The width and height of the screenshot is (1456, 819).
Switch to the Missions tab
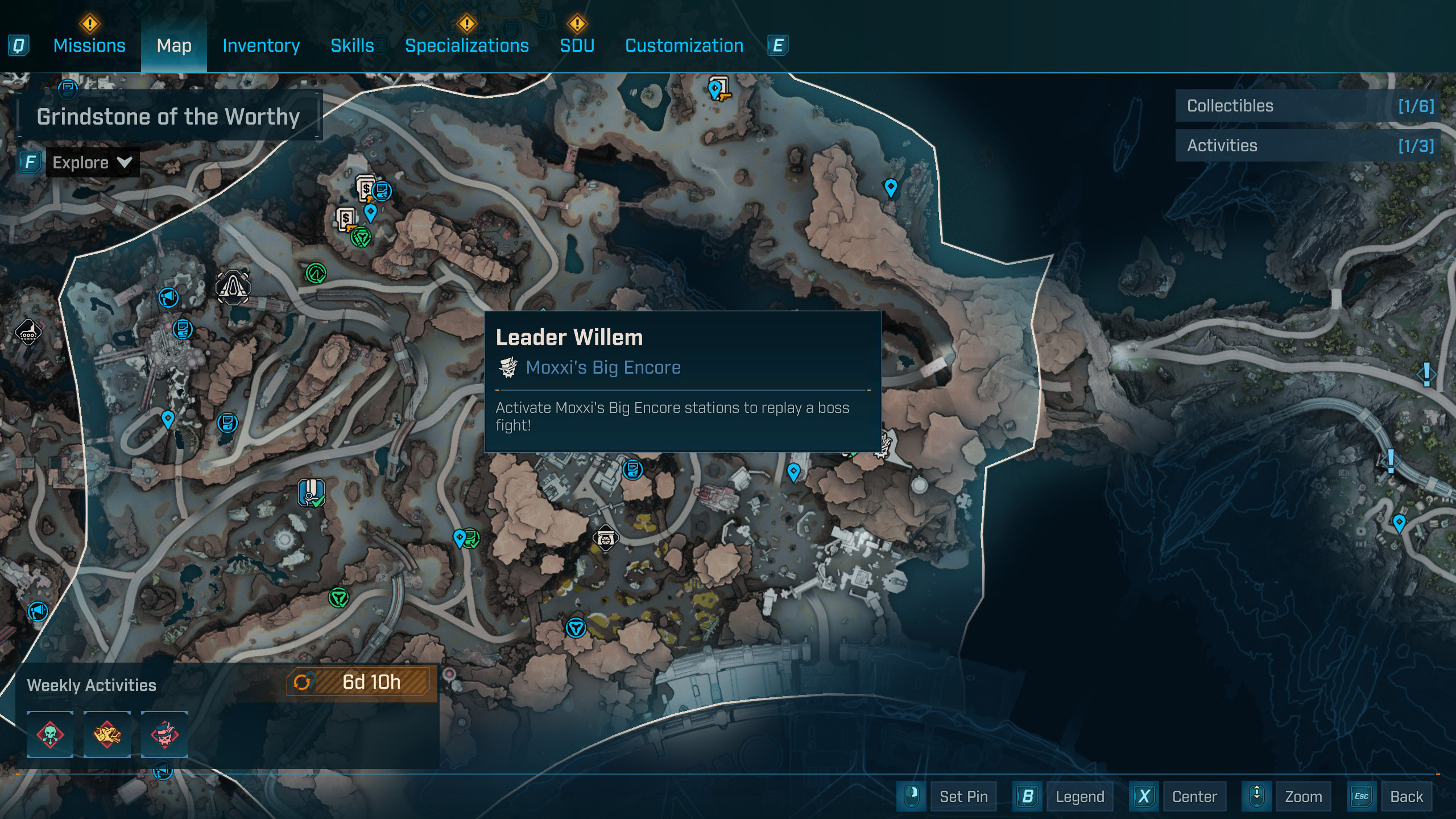89,45
